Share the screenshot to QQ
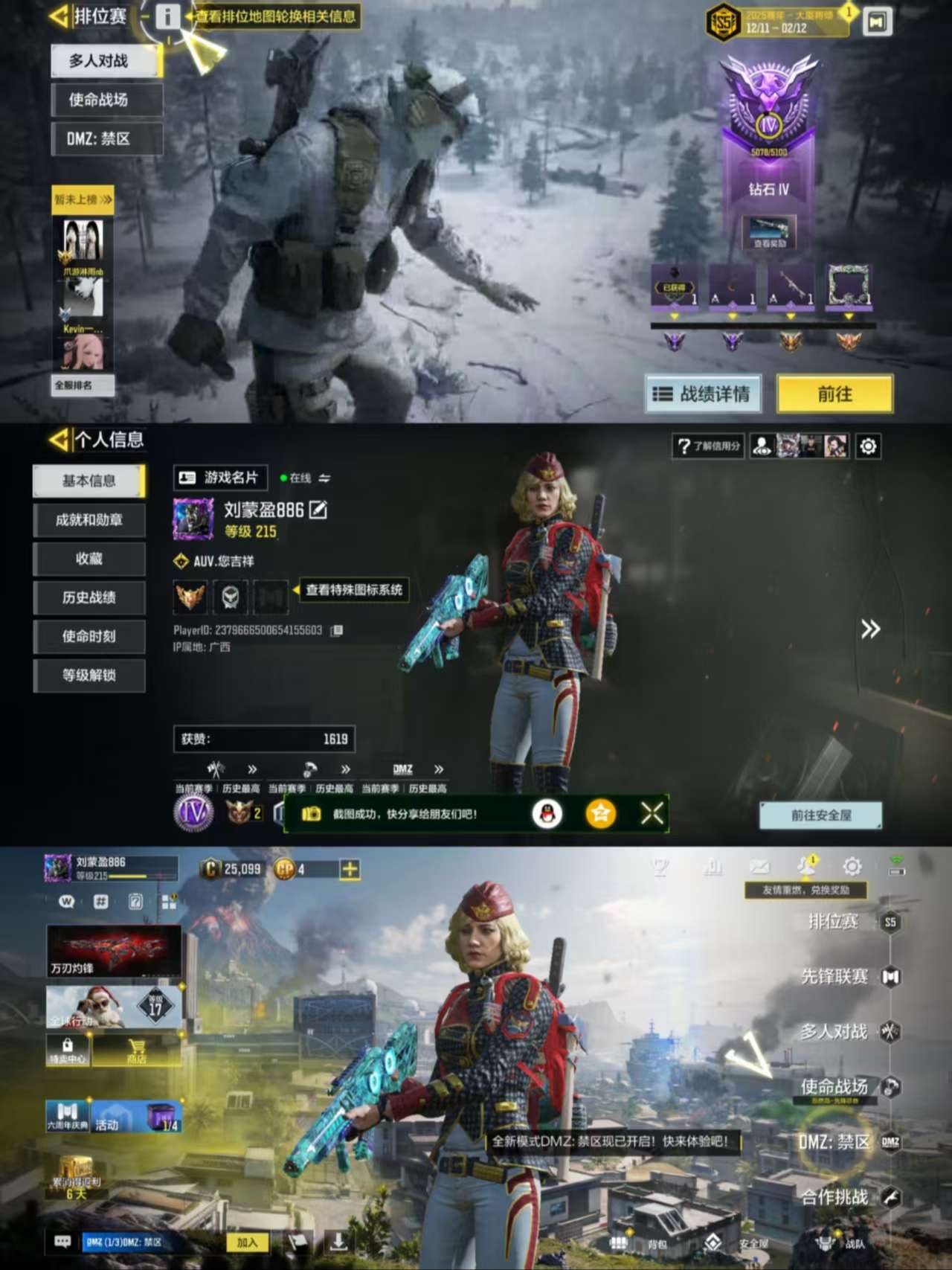Image resolution: width=952 pixels, height=1270 pixels. click(x=547, y=814)
